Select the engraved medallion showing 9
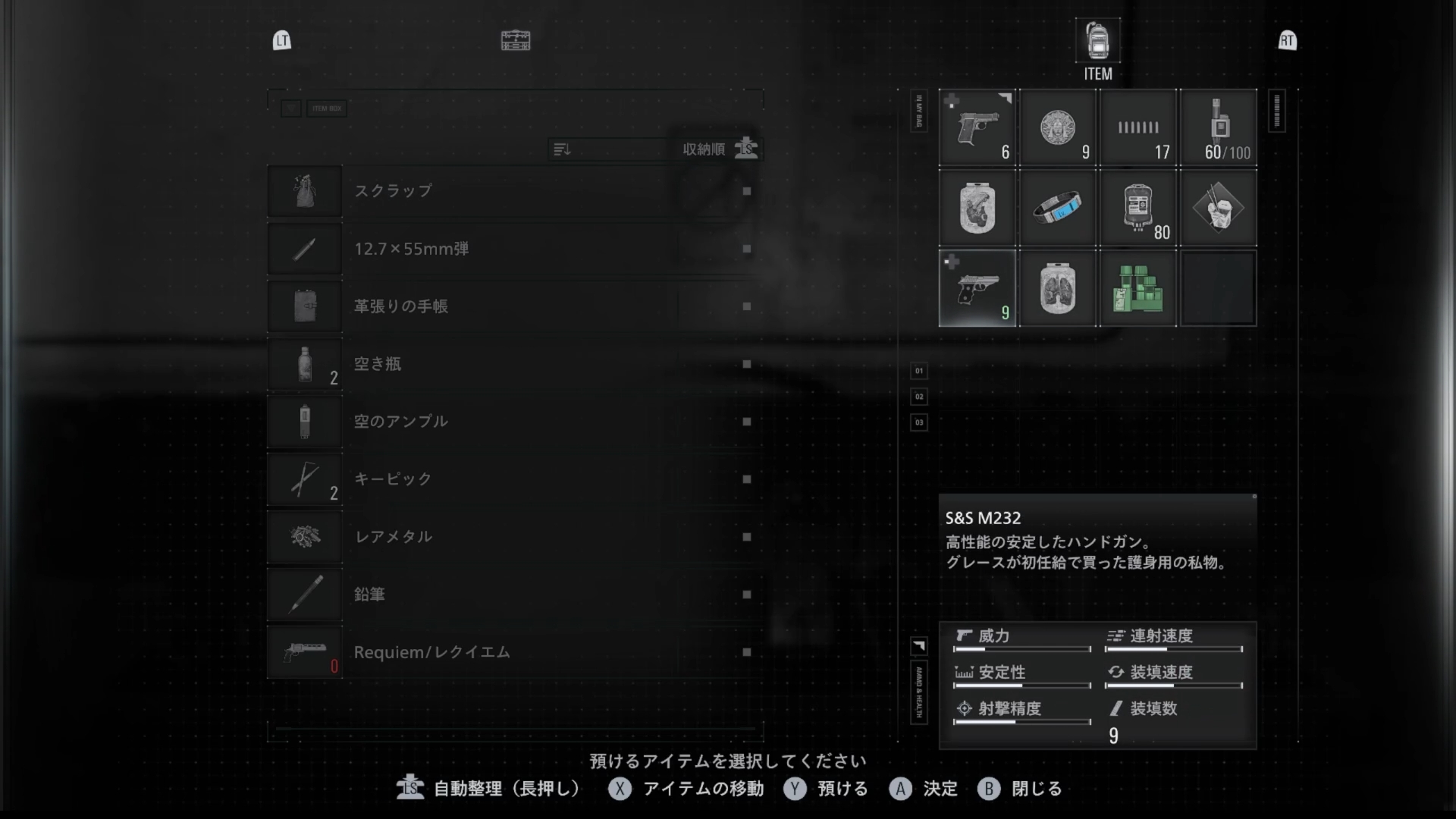Viewport: 1456px width, 819px height. point(1057,127)
